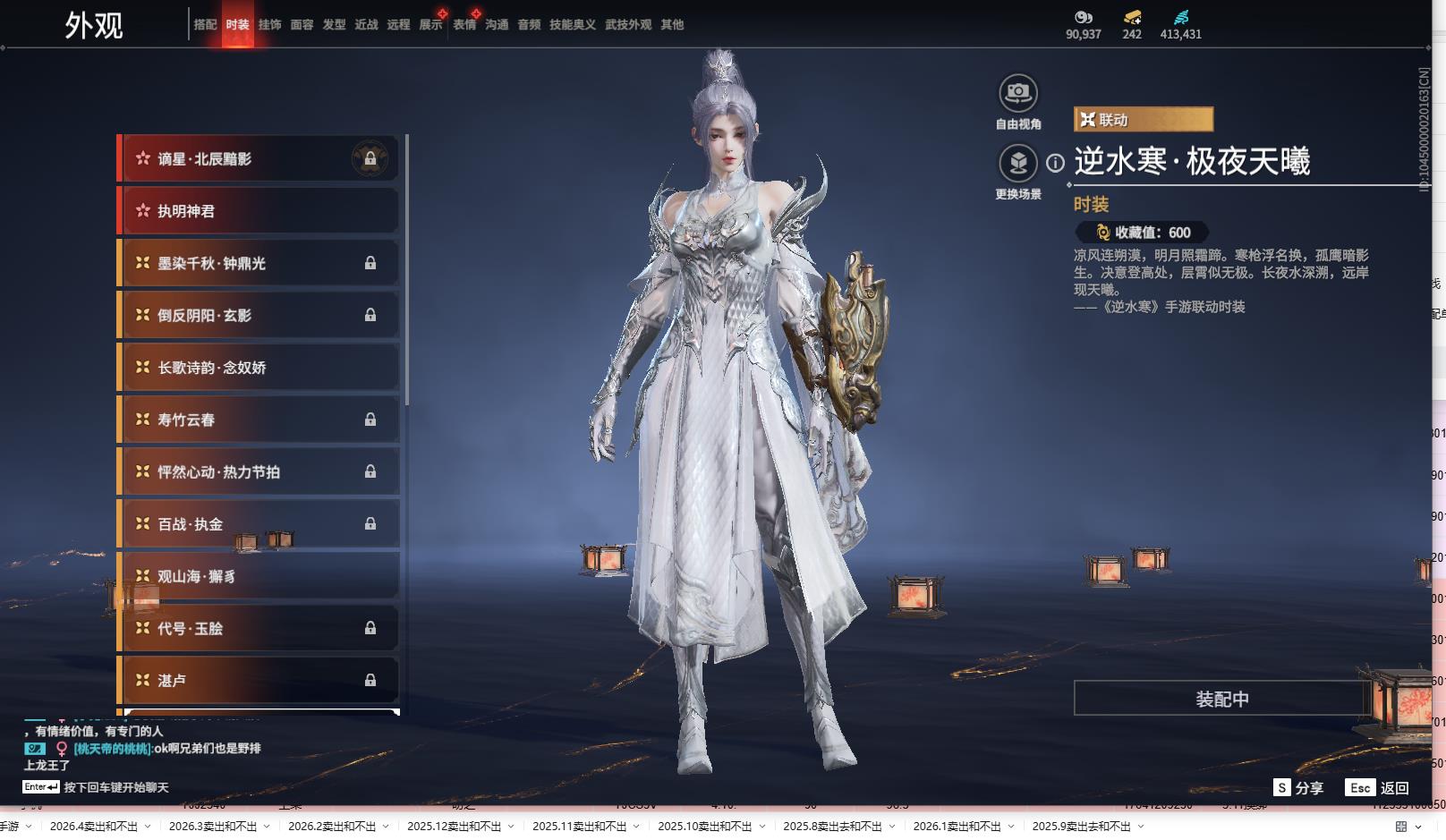This screenshot has height=840, width=1446.
Task: Select the 面容 tab
Action: 302,25
